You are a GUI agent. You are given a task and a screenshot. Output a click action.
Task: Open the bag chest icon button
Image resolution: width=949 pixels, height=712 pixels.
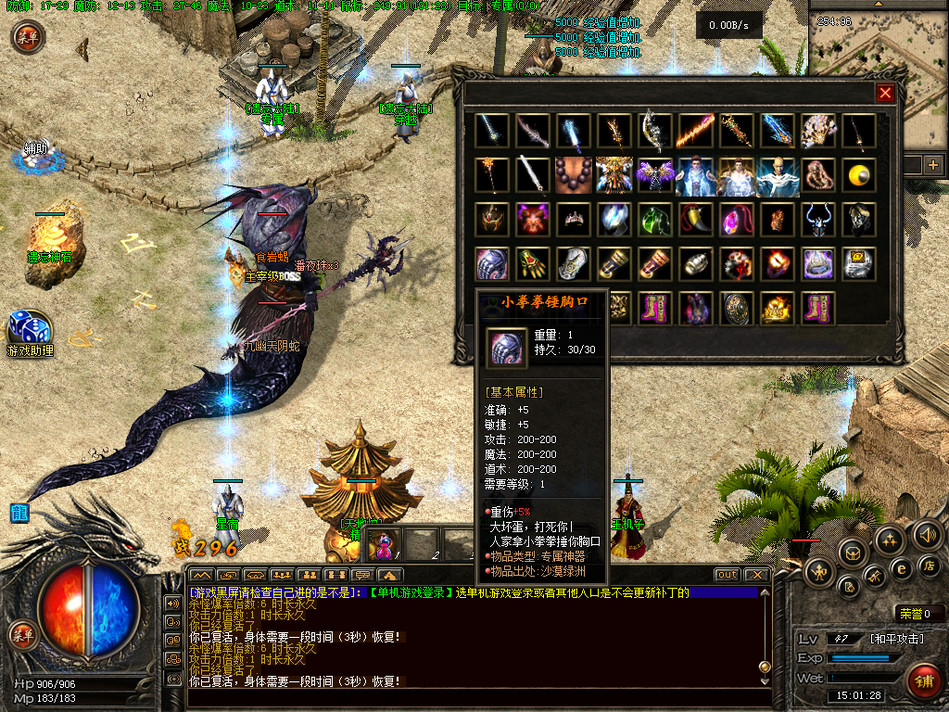pos(852,551)
